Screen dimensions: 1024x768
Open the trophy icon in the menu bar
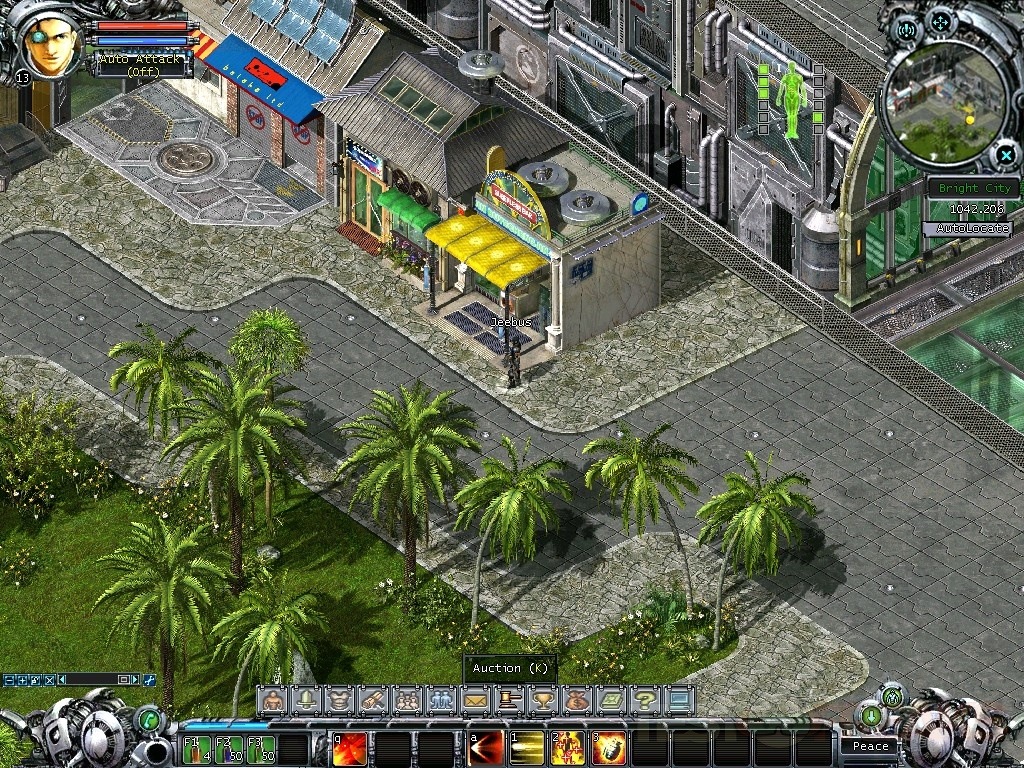(543, 700)
